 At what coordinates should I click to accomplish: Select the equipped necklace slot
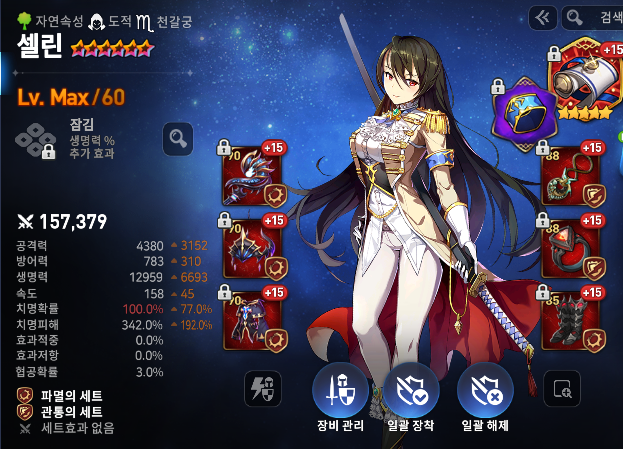(572, 176)
